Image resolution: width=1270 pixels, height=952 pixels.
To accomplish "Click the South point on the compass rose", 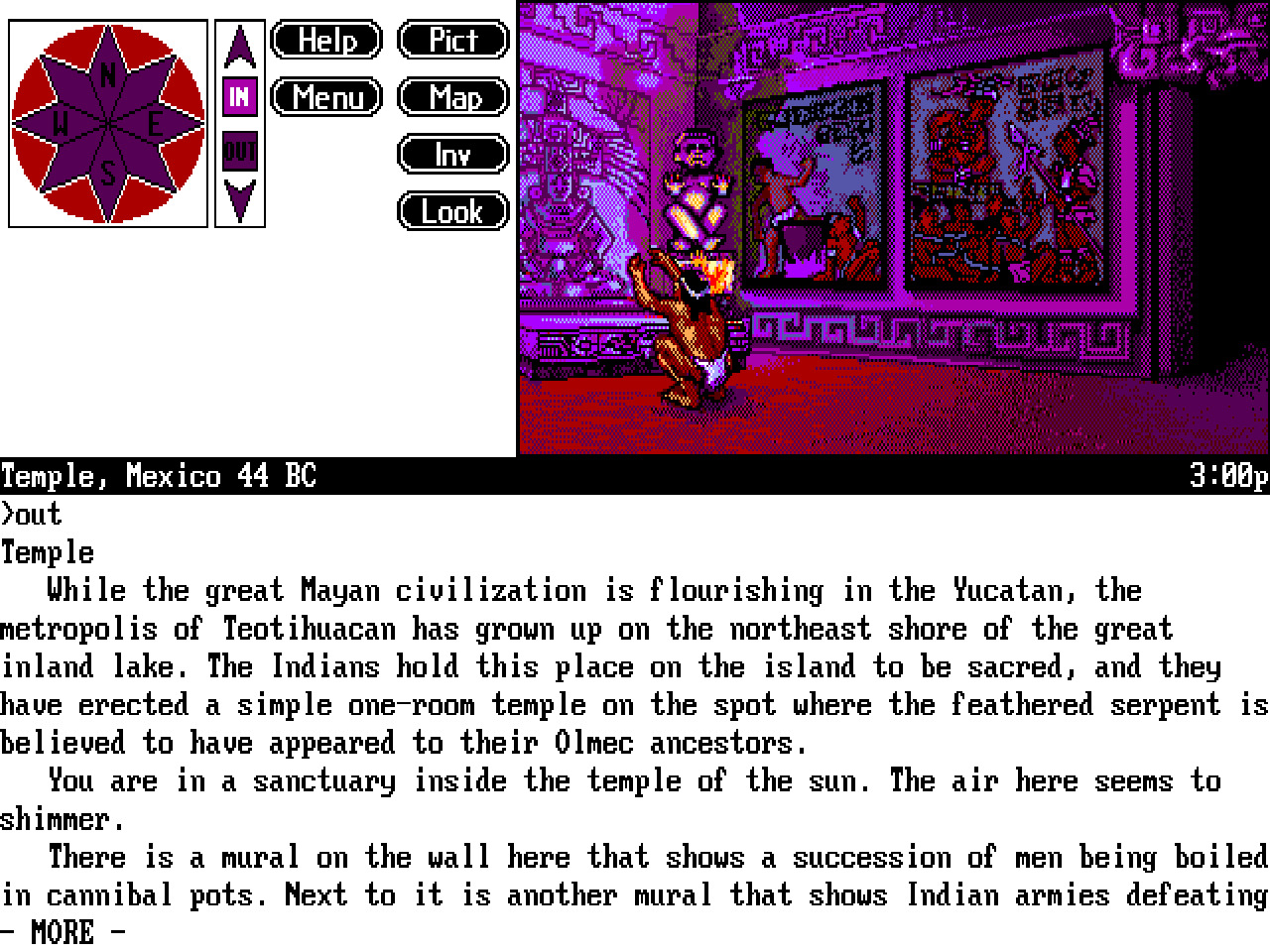I will pos(107,171).
